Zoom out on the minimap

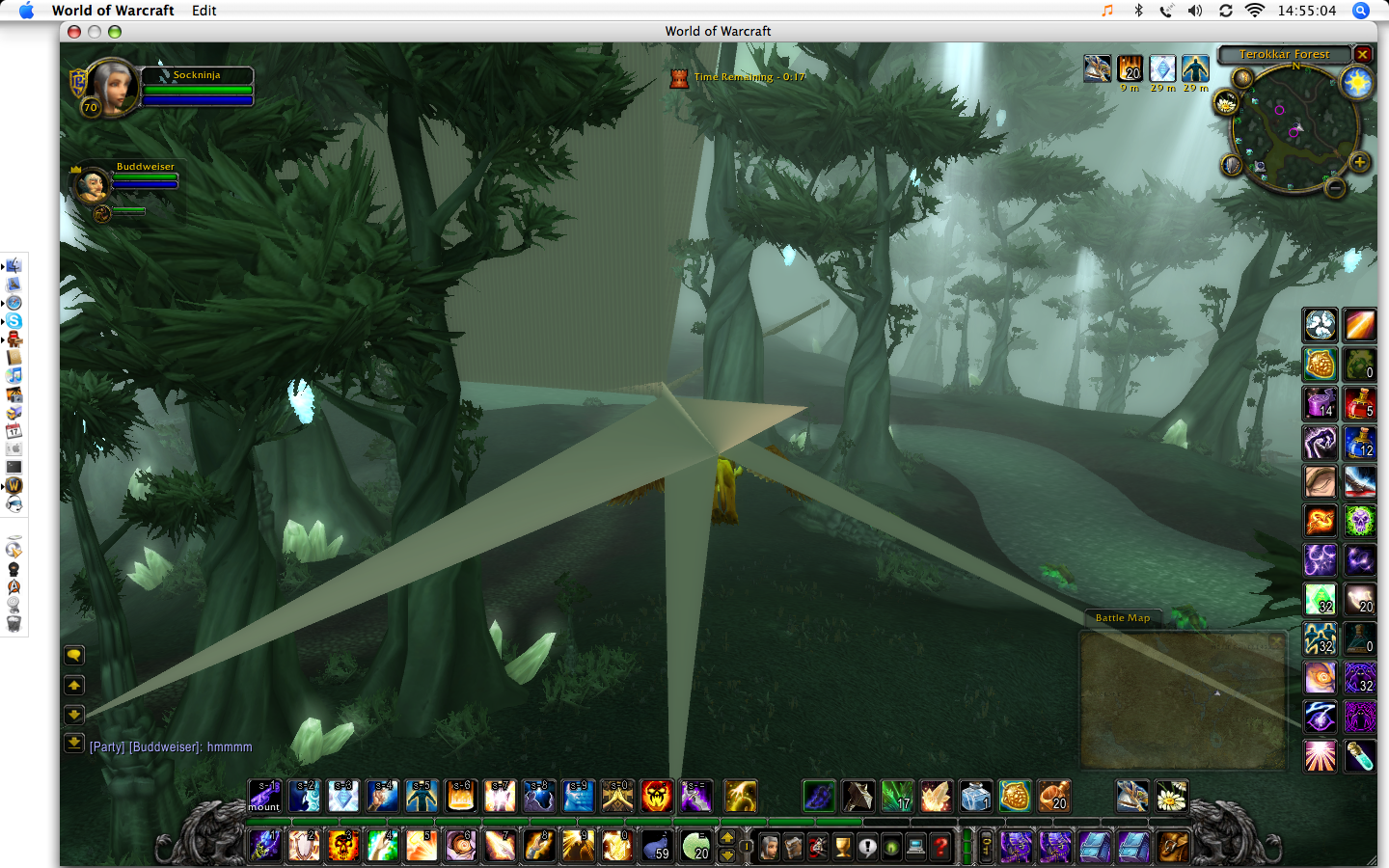click(x=1335, y=188)
